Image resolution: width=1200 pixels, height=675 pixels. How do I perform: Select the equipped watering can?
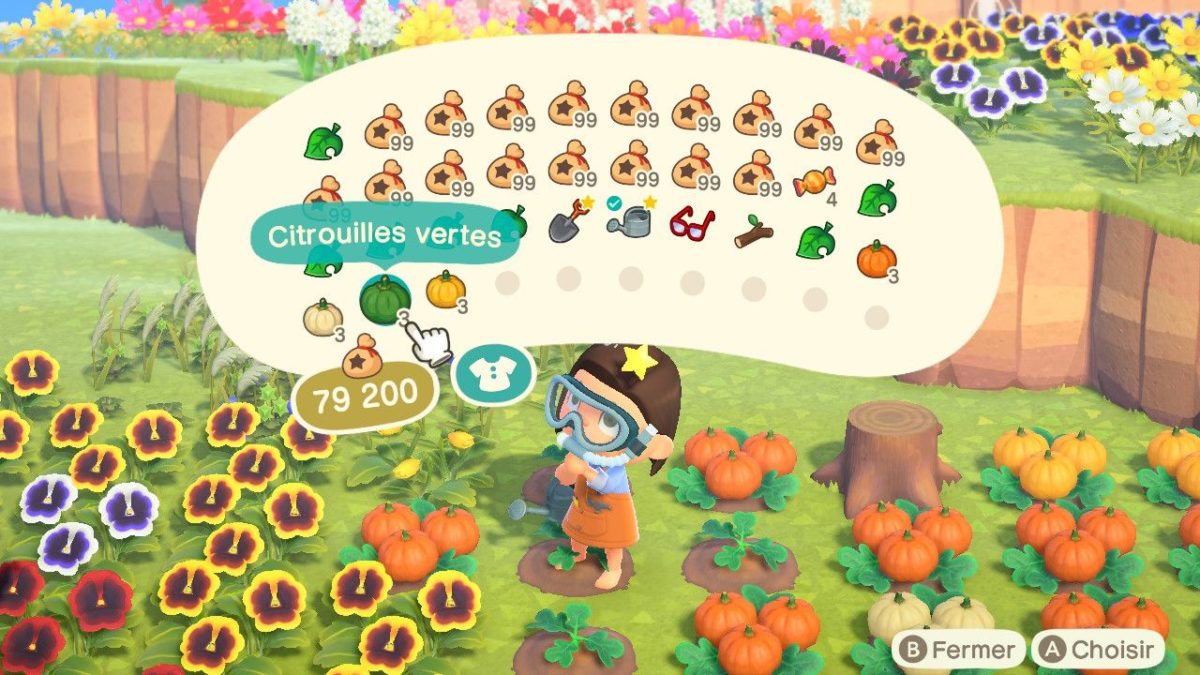point(630,223)
